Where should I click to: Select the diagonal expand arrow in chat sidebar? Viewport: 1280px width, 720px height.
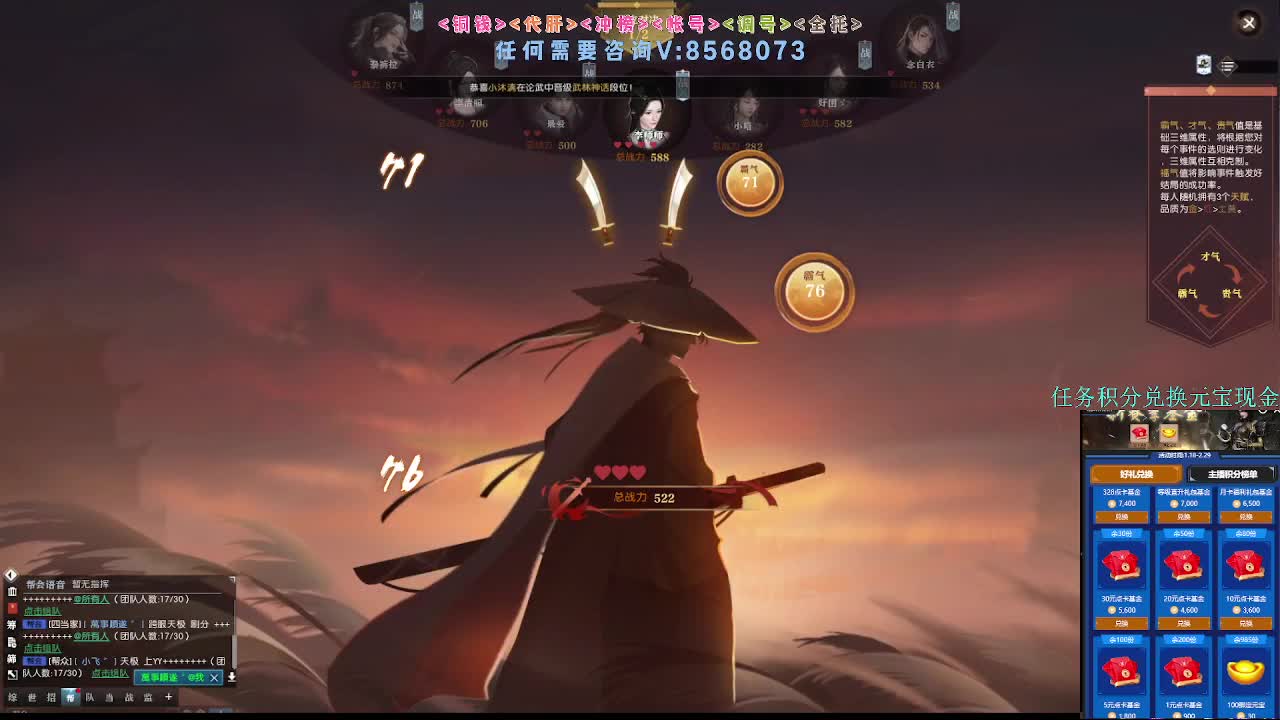click(x=12, y=674)
